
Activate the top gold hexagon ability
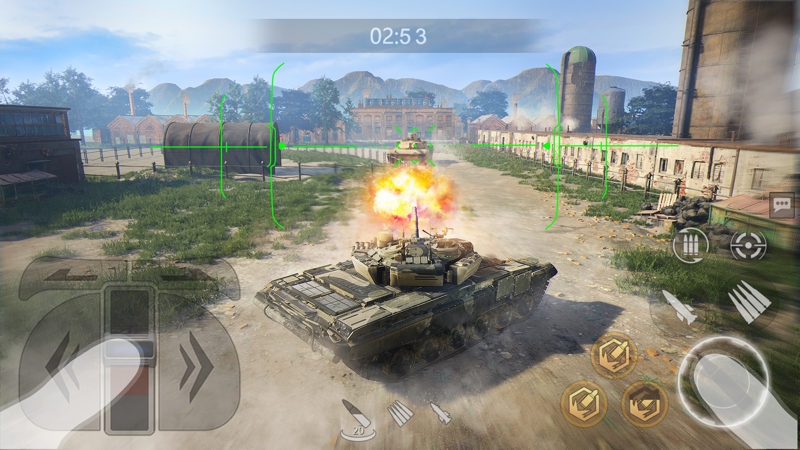[613, 354]
